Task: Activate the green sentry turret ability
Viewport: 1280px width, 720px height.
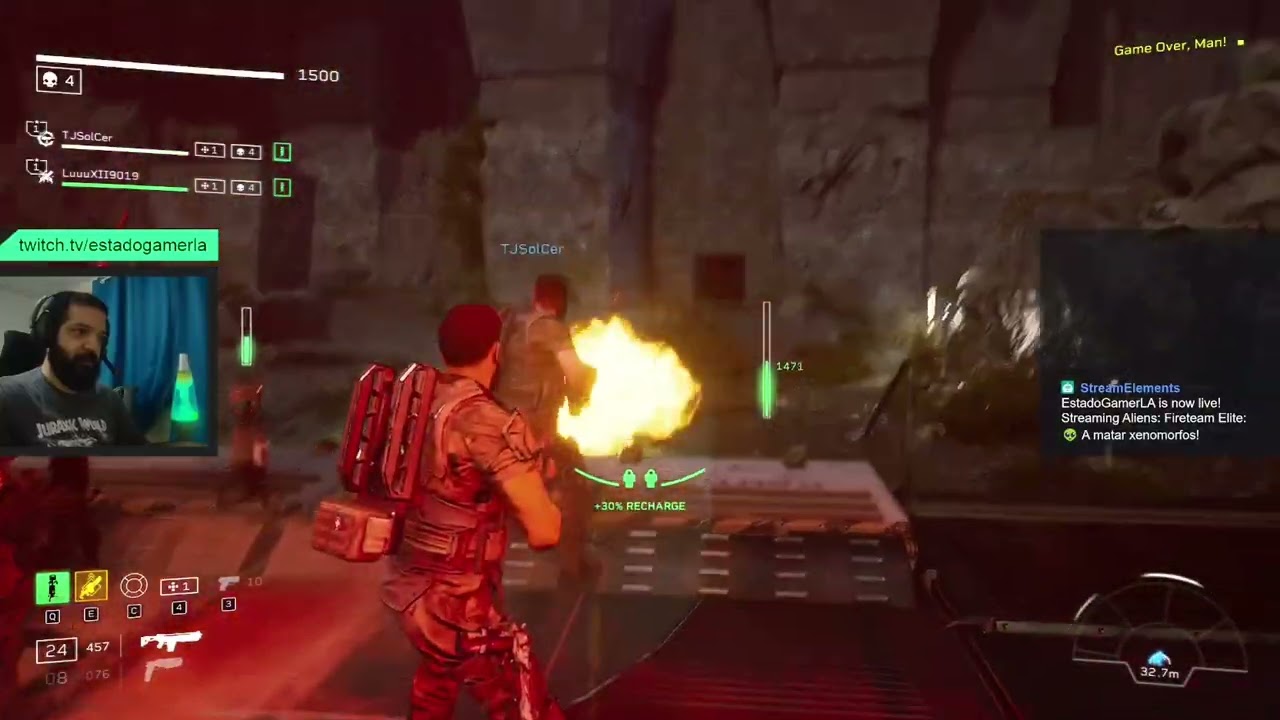Action: (x=52, y=587)
